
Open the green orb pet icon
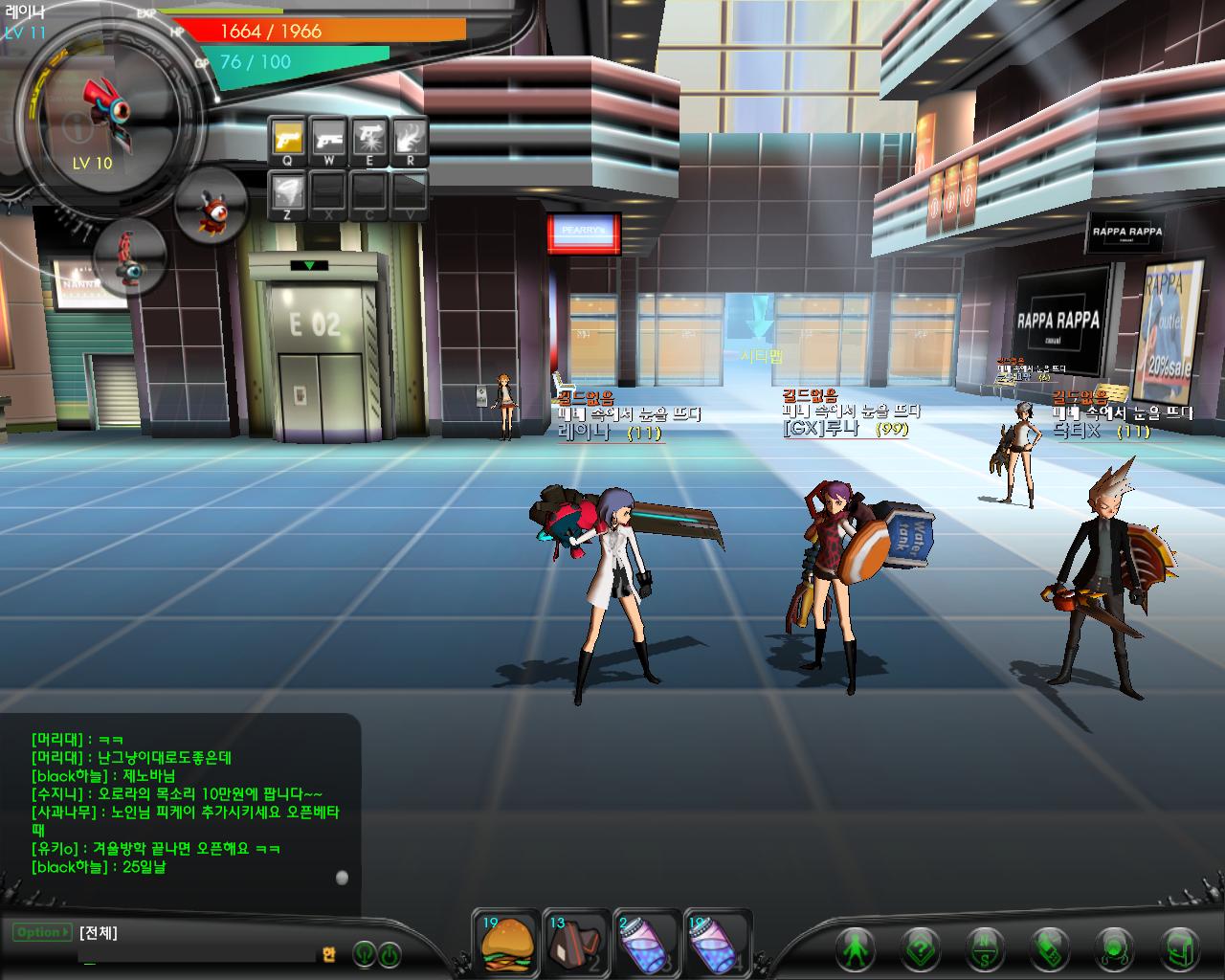click(1114, 948)
